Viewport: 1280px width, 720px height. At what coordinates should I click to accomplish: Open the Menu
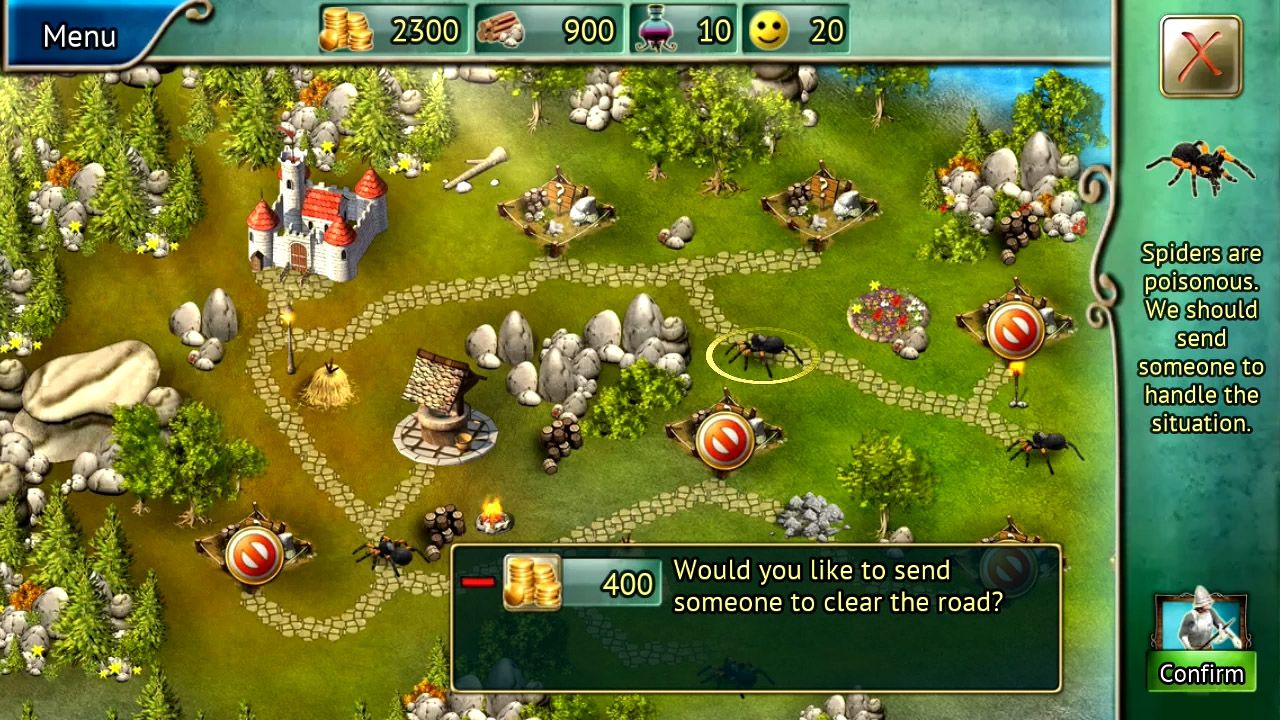78,36
